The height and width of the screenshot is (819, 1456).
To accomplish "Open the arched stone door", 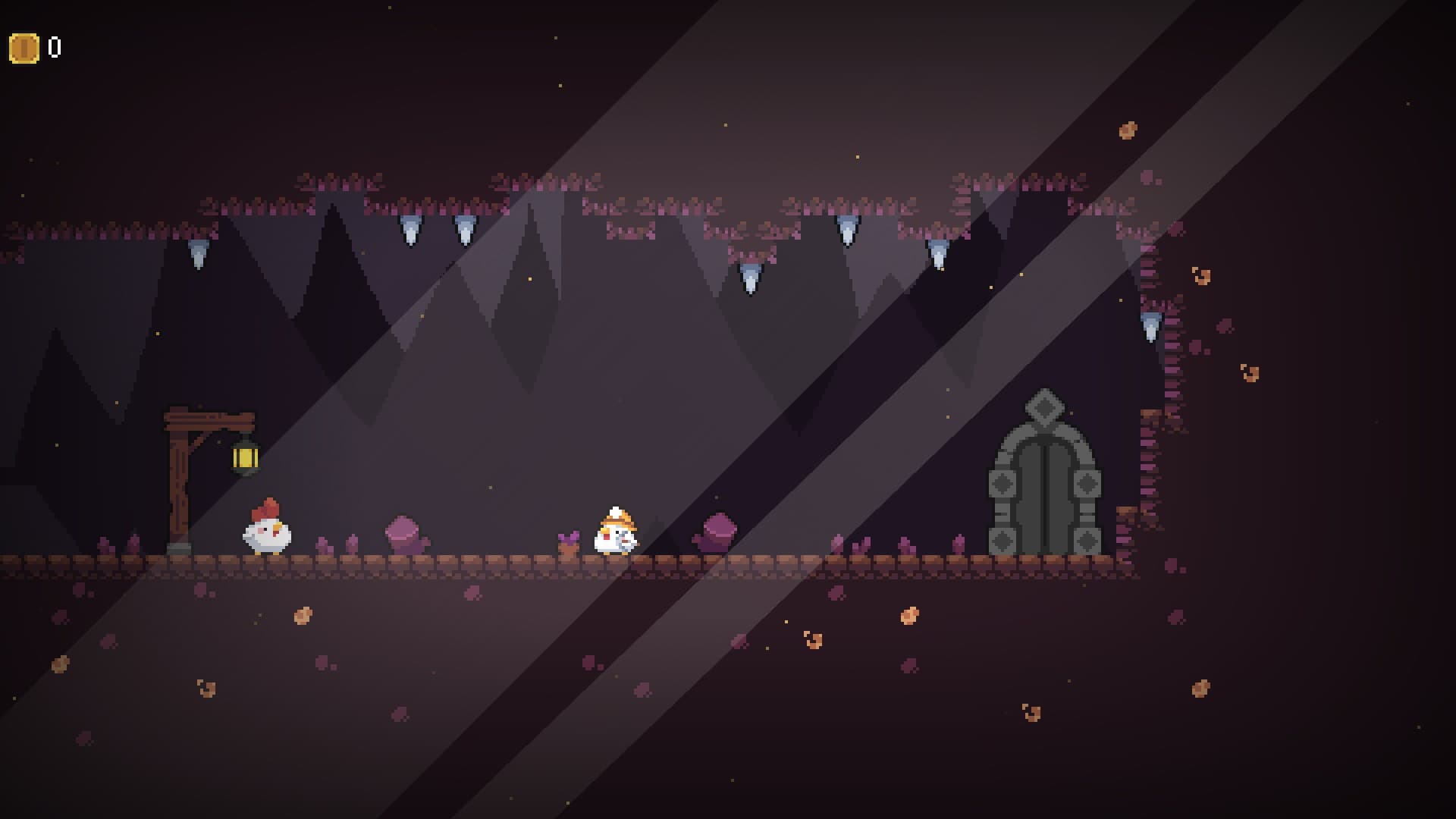I will click(1045, 493).
